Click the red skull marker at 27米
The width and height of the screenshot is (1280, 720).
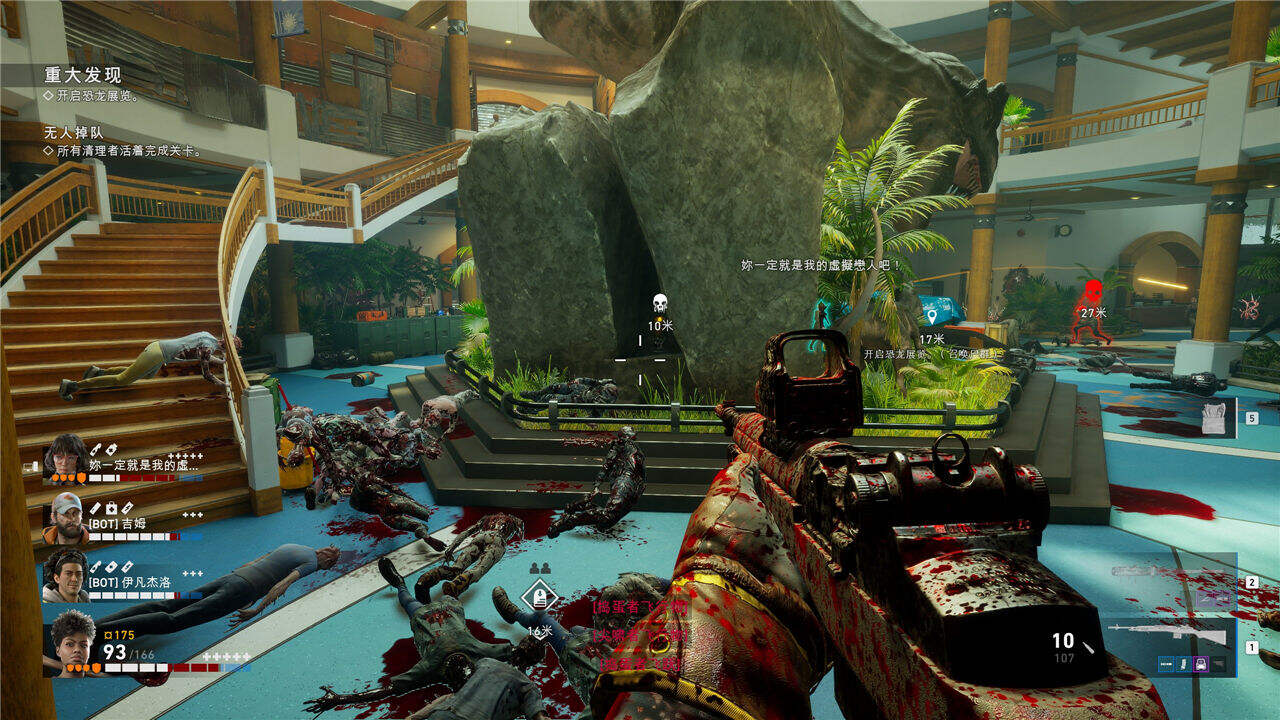[x=1093, y=291]
